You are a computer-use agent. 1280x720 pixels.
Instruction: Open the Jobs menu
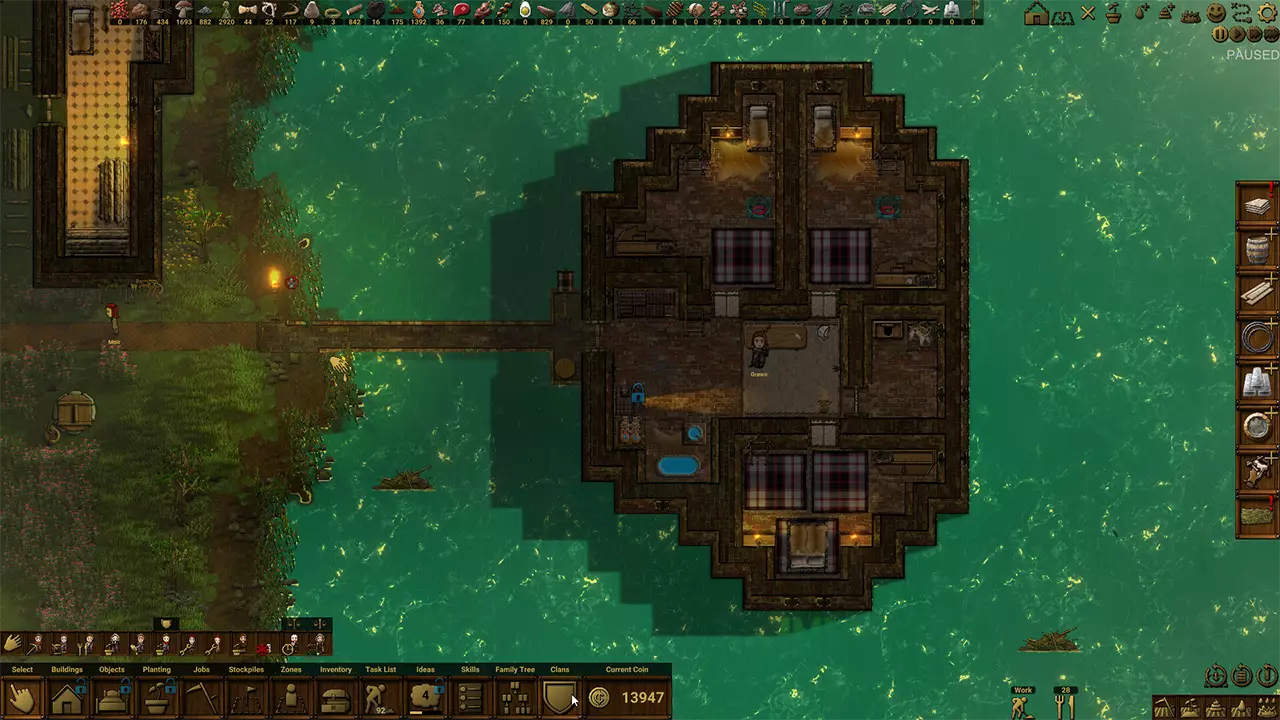pyautogui.click(x=201, y=697)
